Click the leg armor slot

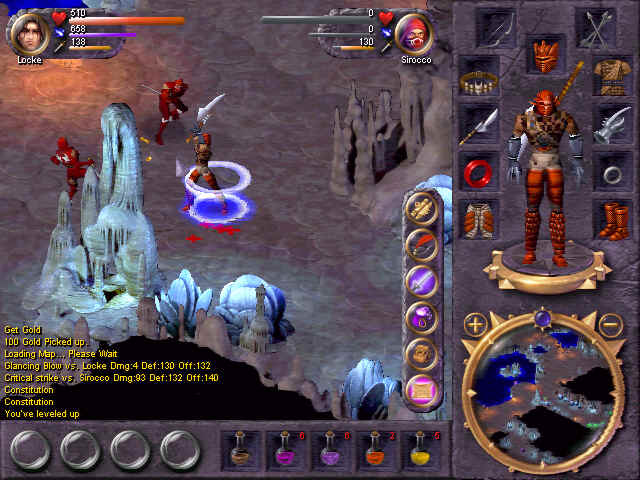point(479,218)
